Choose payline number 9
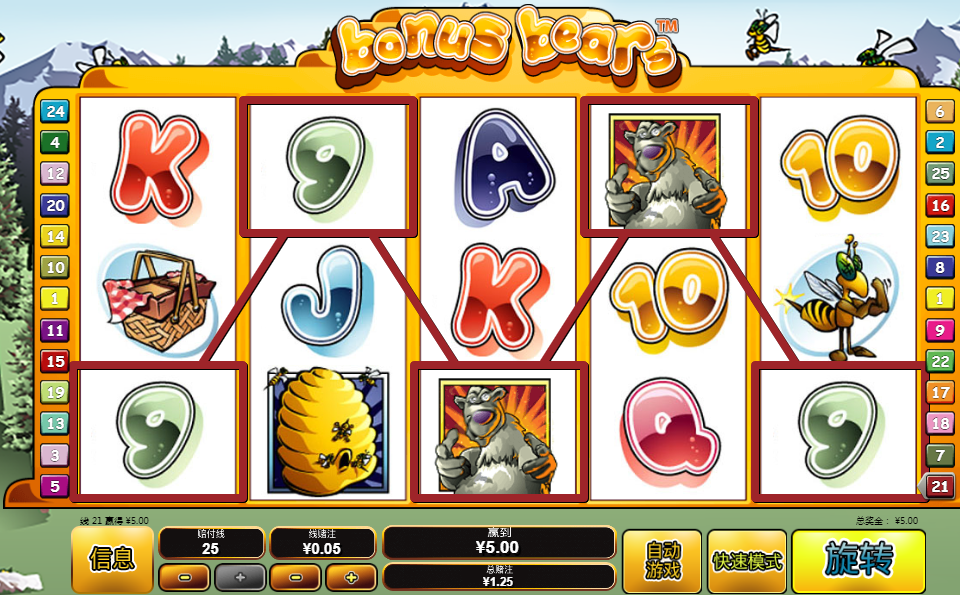 click(x=940, y=330)
